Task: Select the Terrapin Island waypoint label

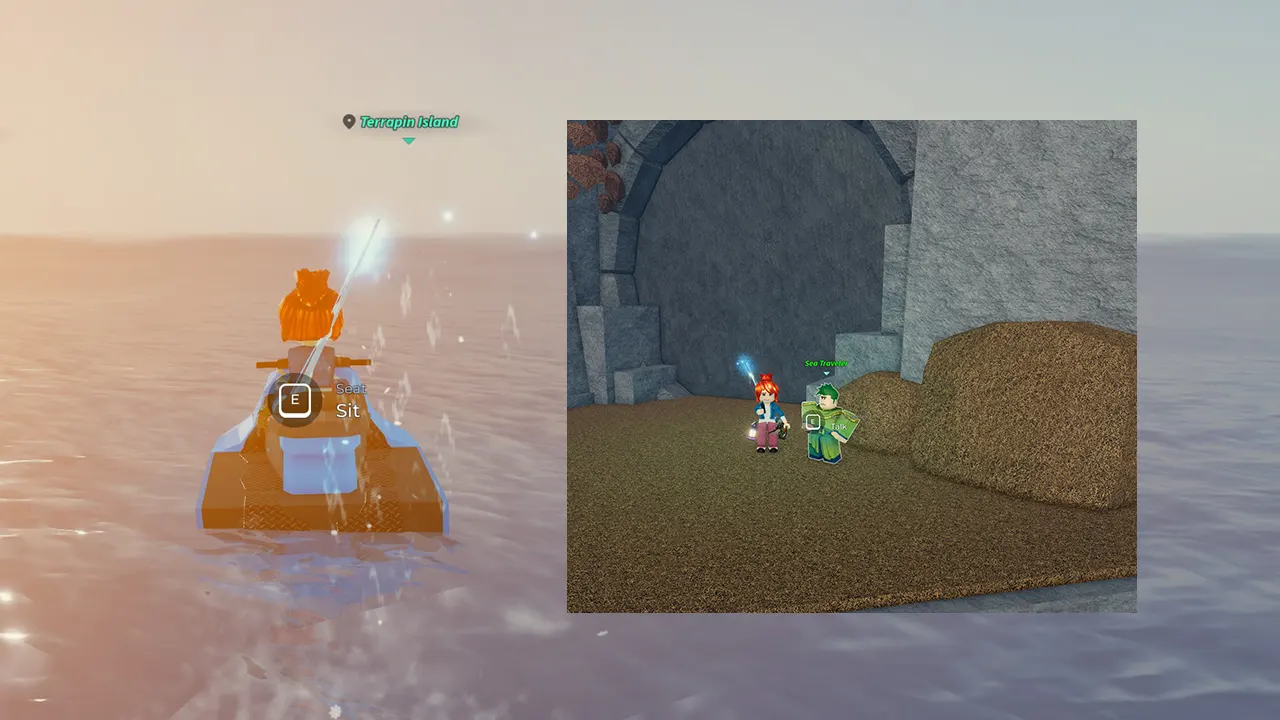Action: coord(410,121)
